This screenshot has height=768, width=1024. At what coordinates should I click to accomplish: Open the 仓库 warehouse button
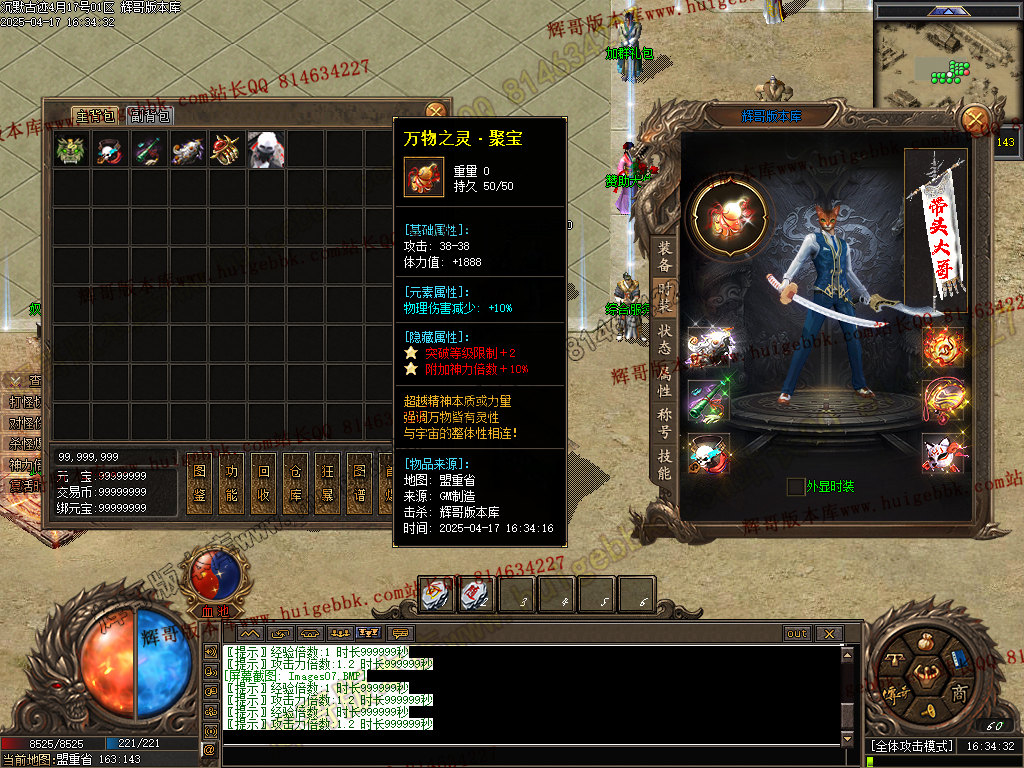pos(296,484)
